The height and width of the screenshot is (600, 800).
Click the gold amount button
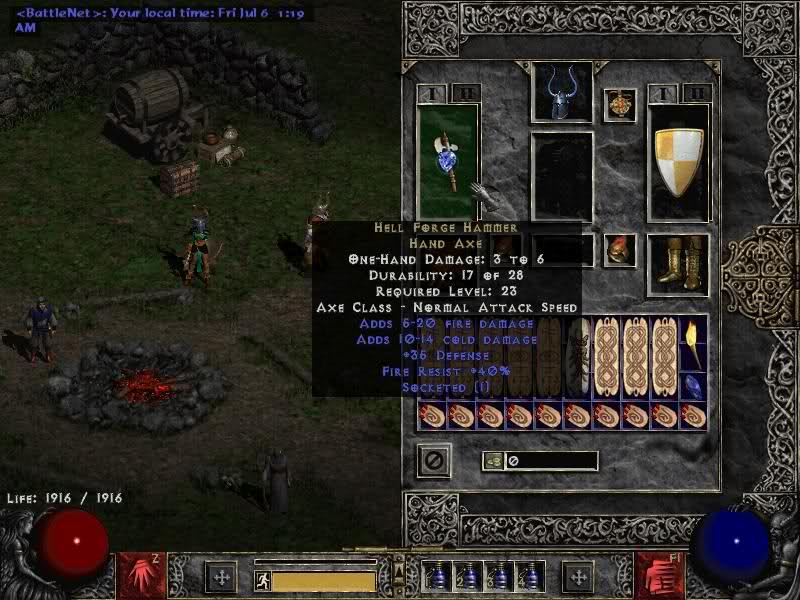coord(492,461)
